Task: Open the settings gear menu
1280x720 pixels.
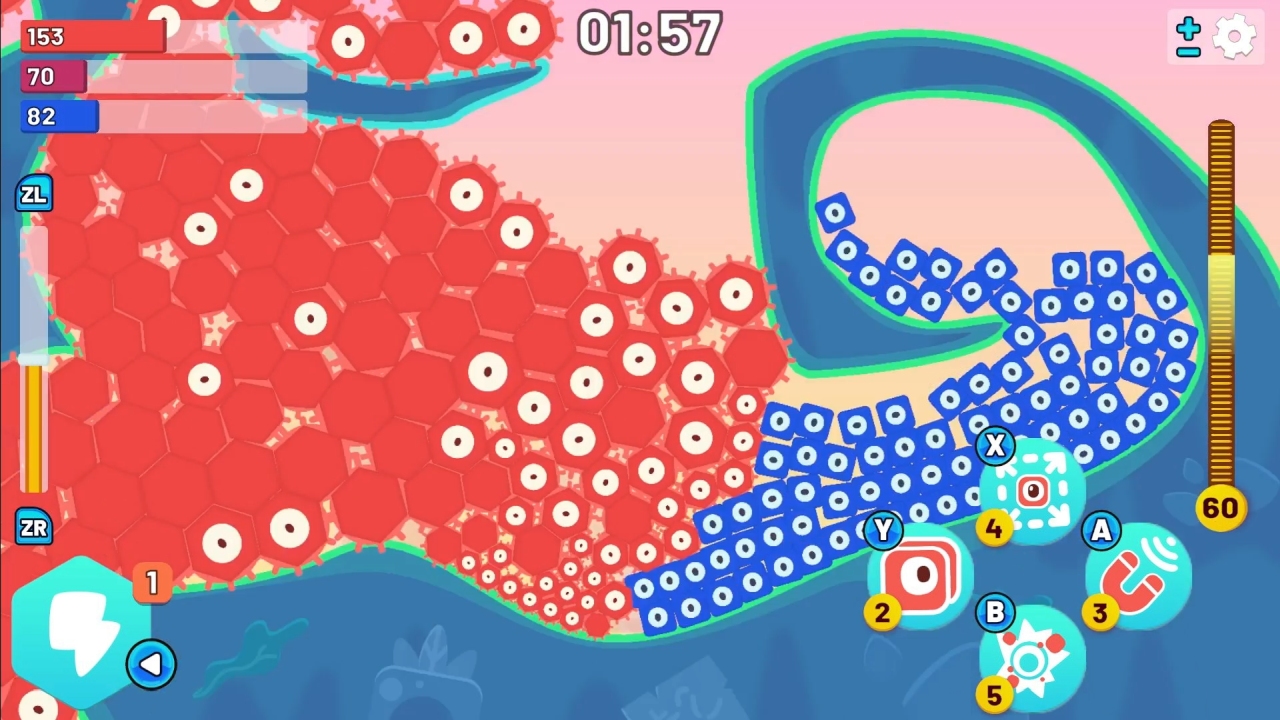Action: point(1236,35)
